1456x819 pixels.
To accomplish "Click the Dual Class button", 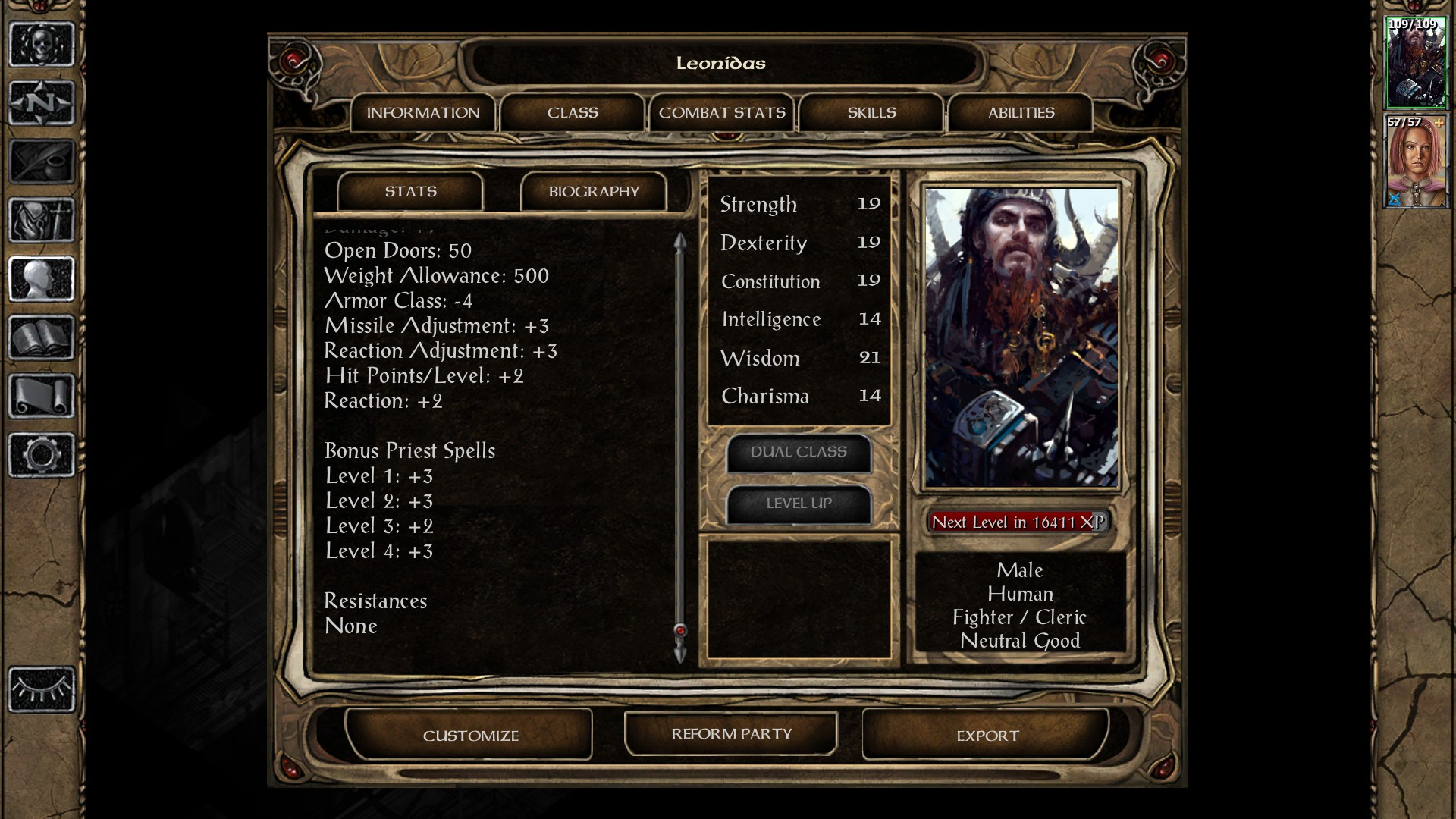I will click(x=799, y=452).
